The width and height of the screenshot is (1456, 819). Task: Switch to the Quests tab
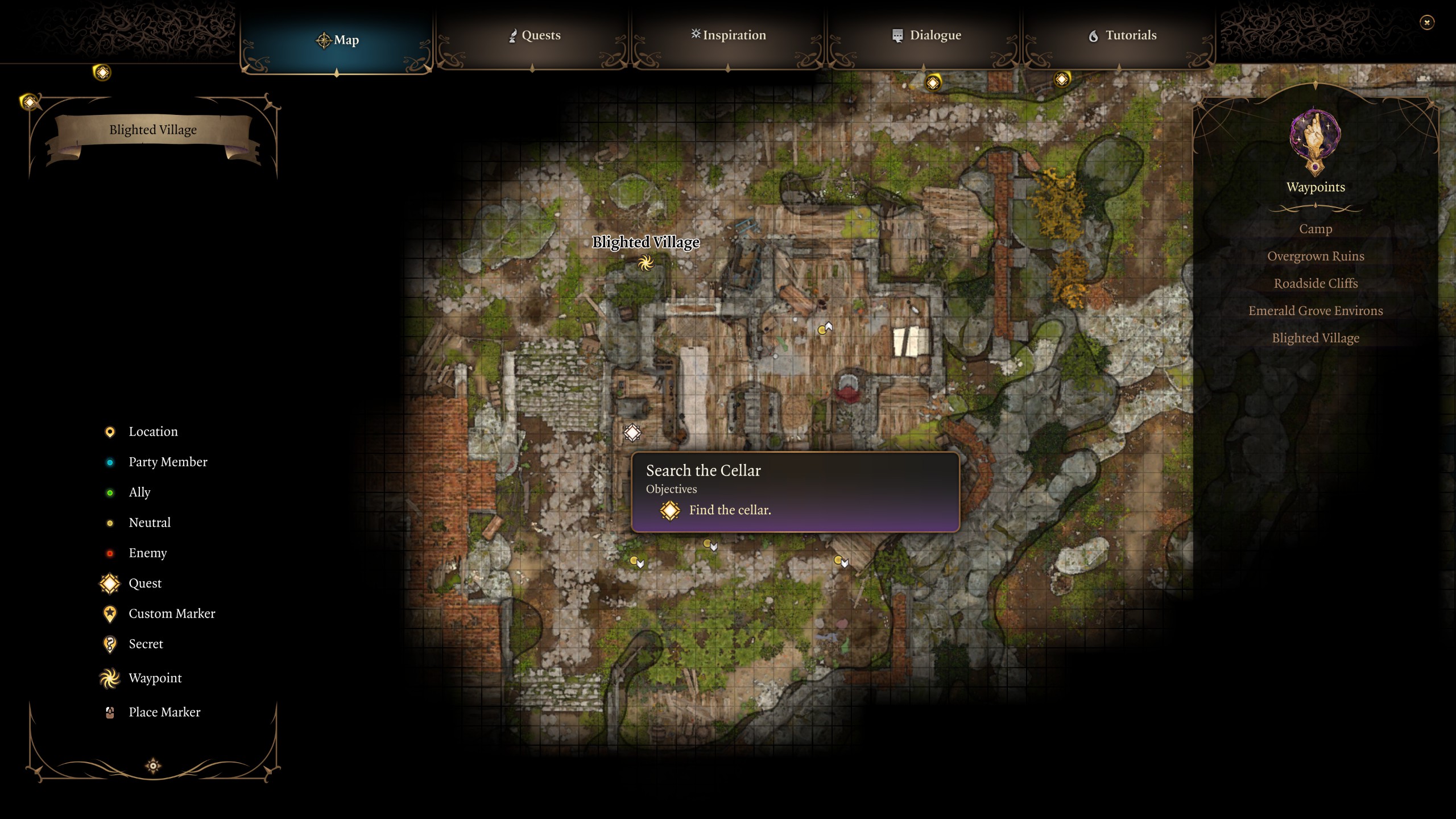(533, 35)
